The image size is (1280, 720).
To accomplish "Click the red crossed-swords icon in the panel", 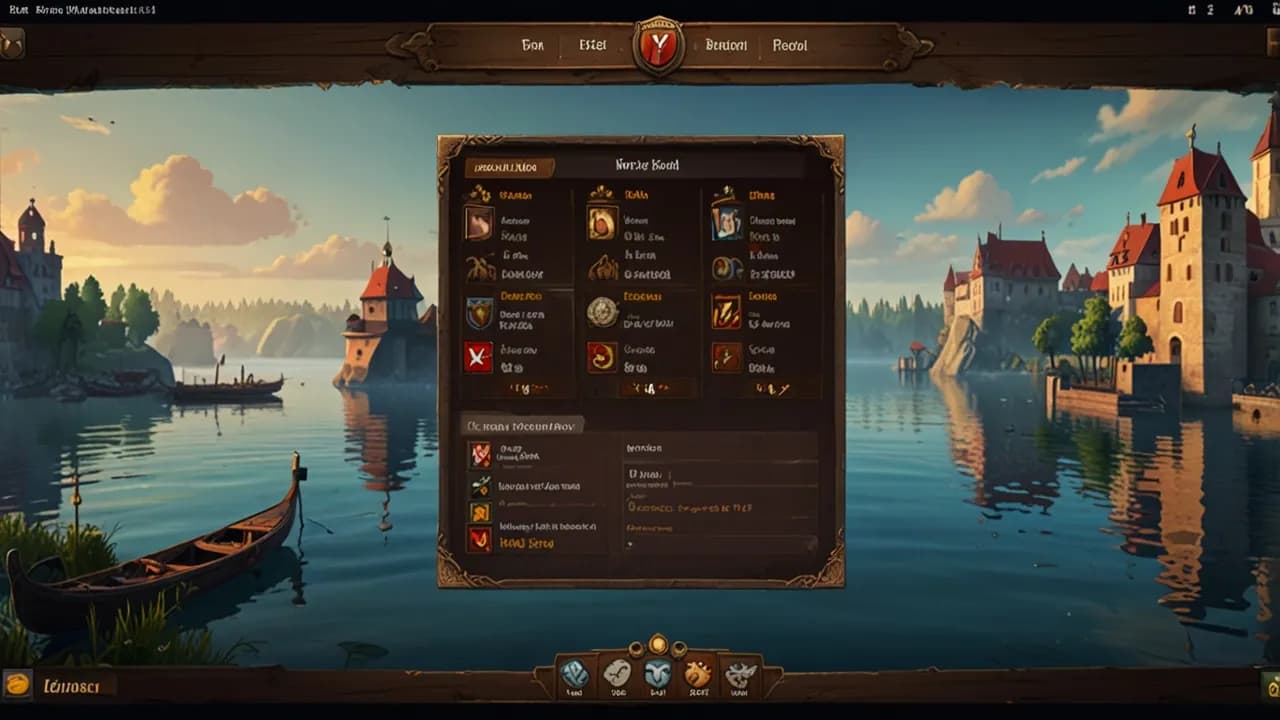I will (x=478, y=357).
